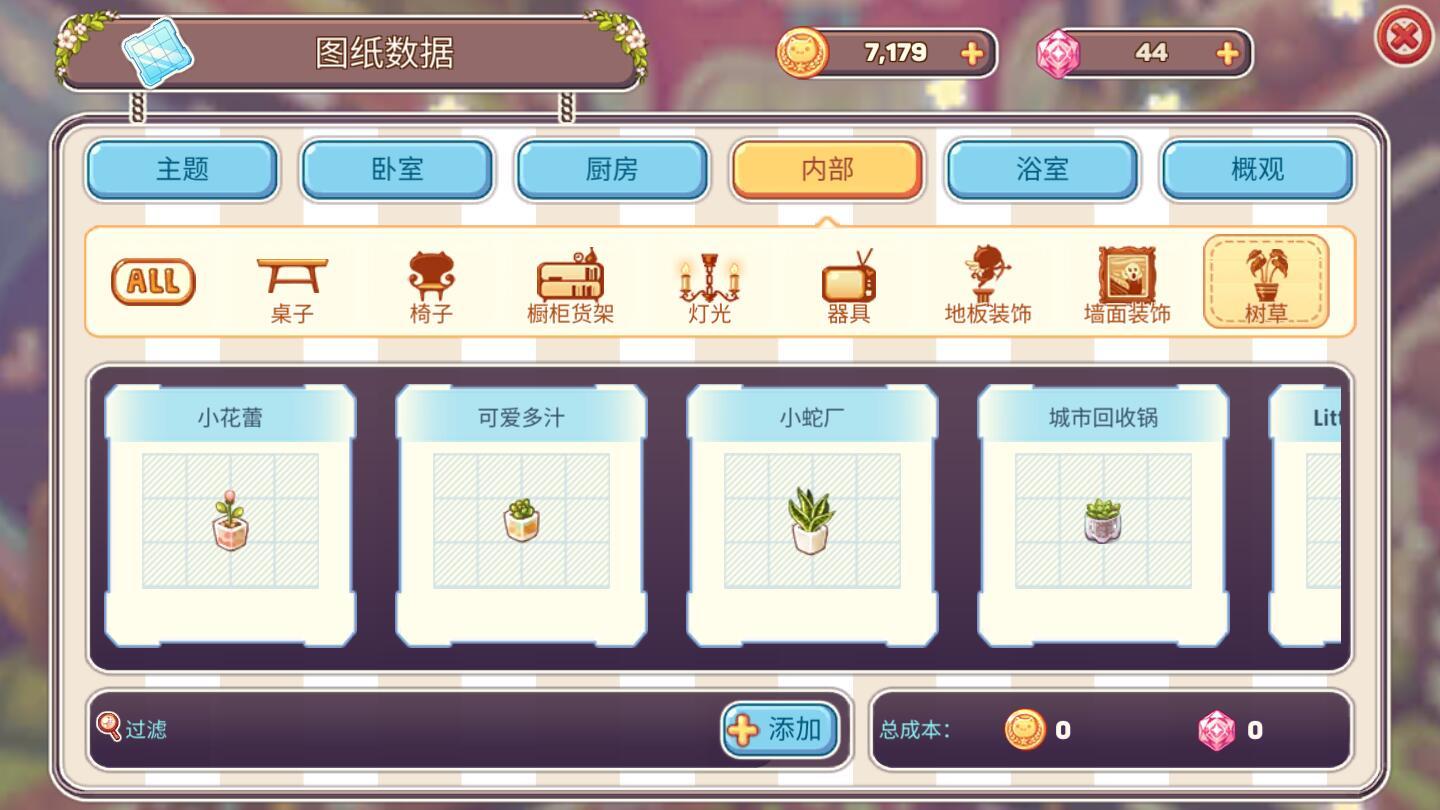
Task: Toggle the ALL category filter
Action: click(151, 281)
